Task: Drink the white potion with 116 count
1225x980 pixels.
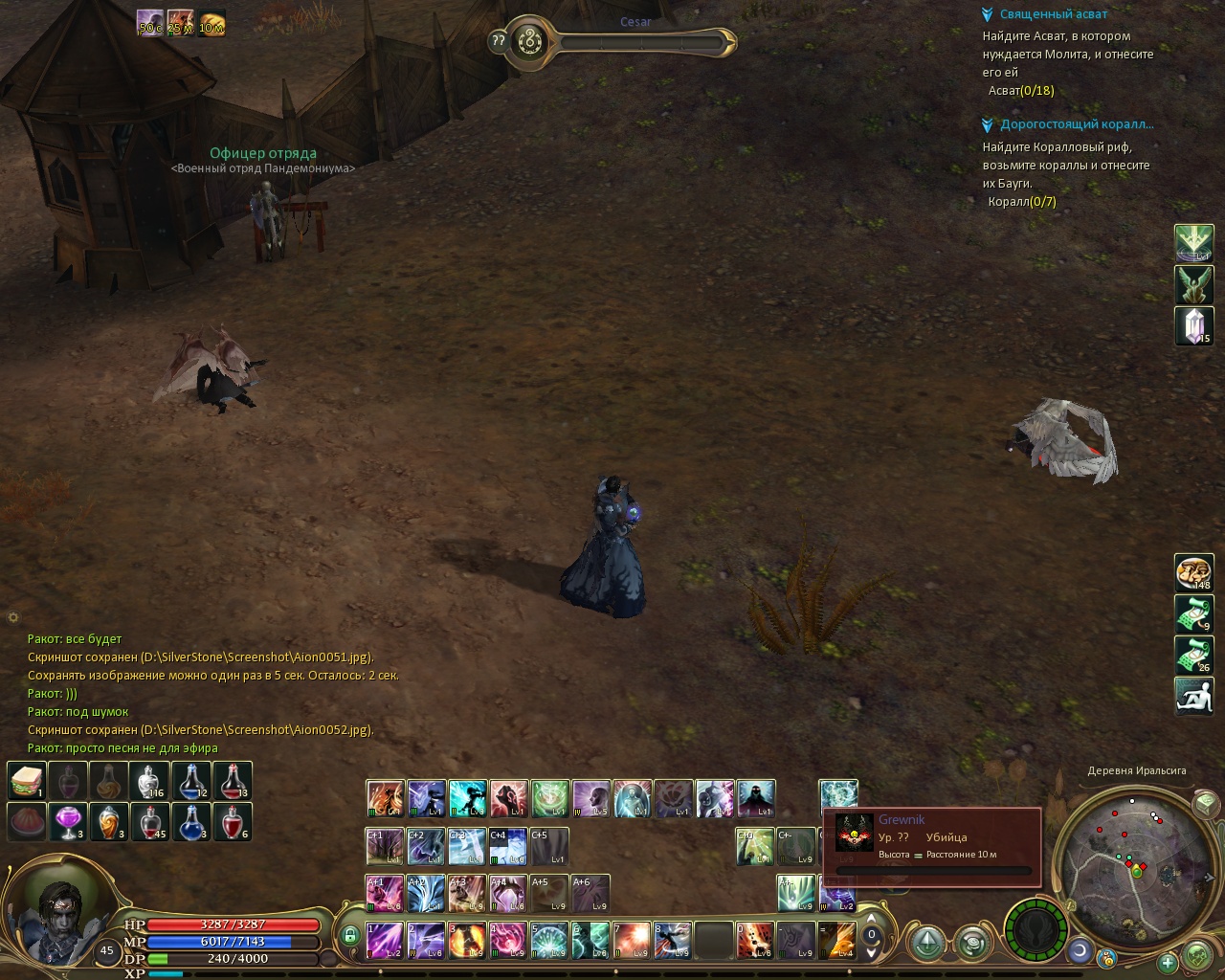Action: [x=150, y=780]
